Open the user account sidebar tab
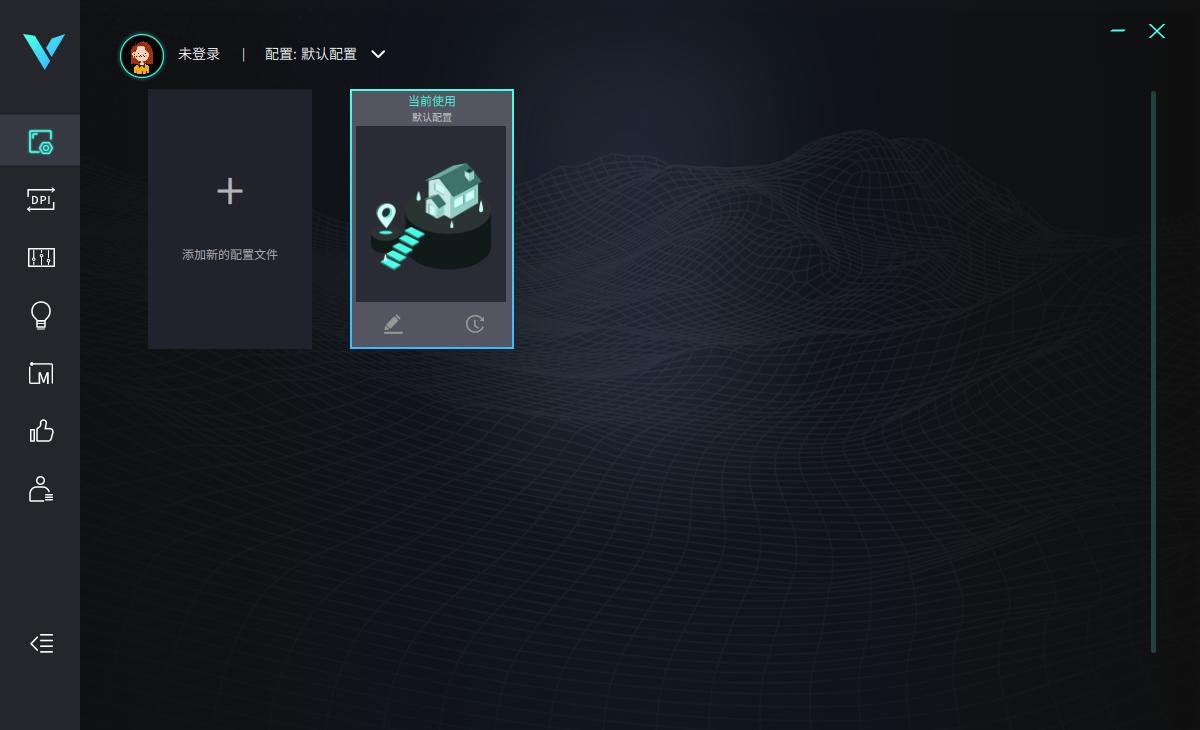Viewport: 1200px width, 730px height. point(40,489)
